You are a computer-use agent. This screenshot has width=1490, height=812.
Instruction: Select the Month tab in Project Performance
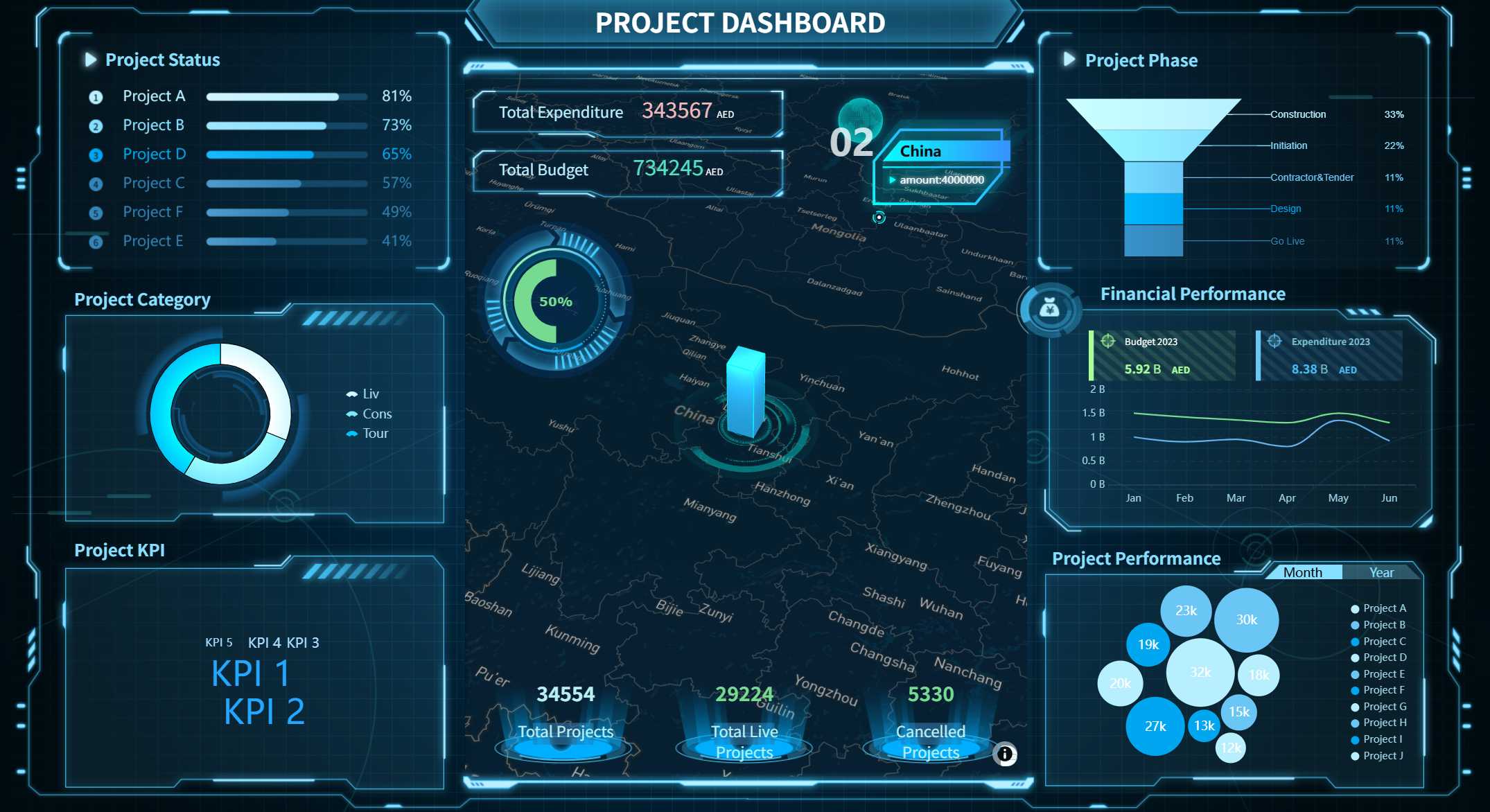(x=1303, y=572)
